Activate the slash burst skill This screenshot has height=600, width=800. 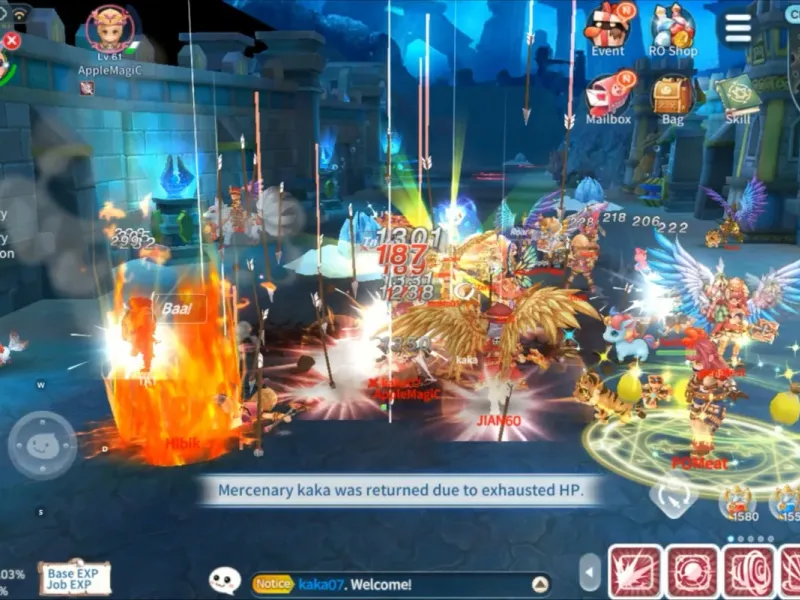click(x=635, y=572)
